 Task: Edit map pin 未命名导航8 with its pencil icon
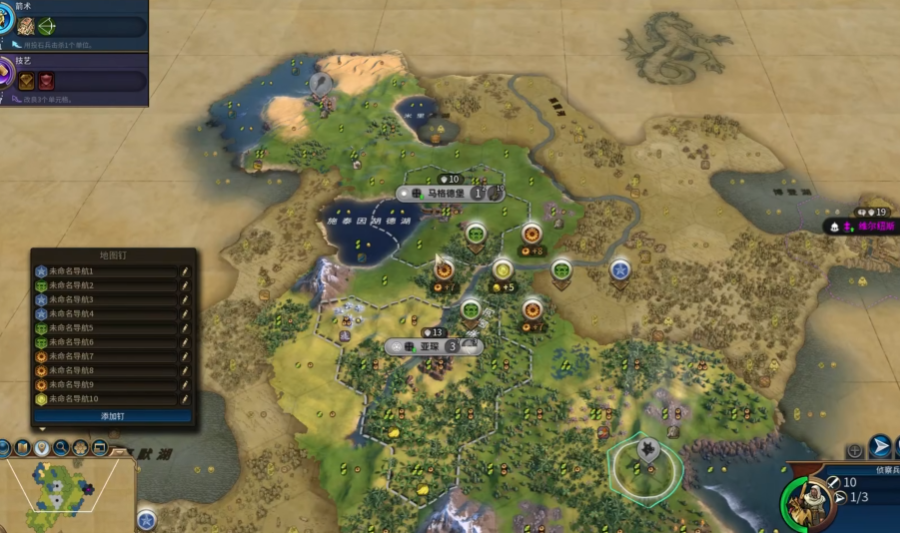[x=185, y=371]
